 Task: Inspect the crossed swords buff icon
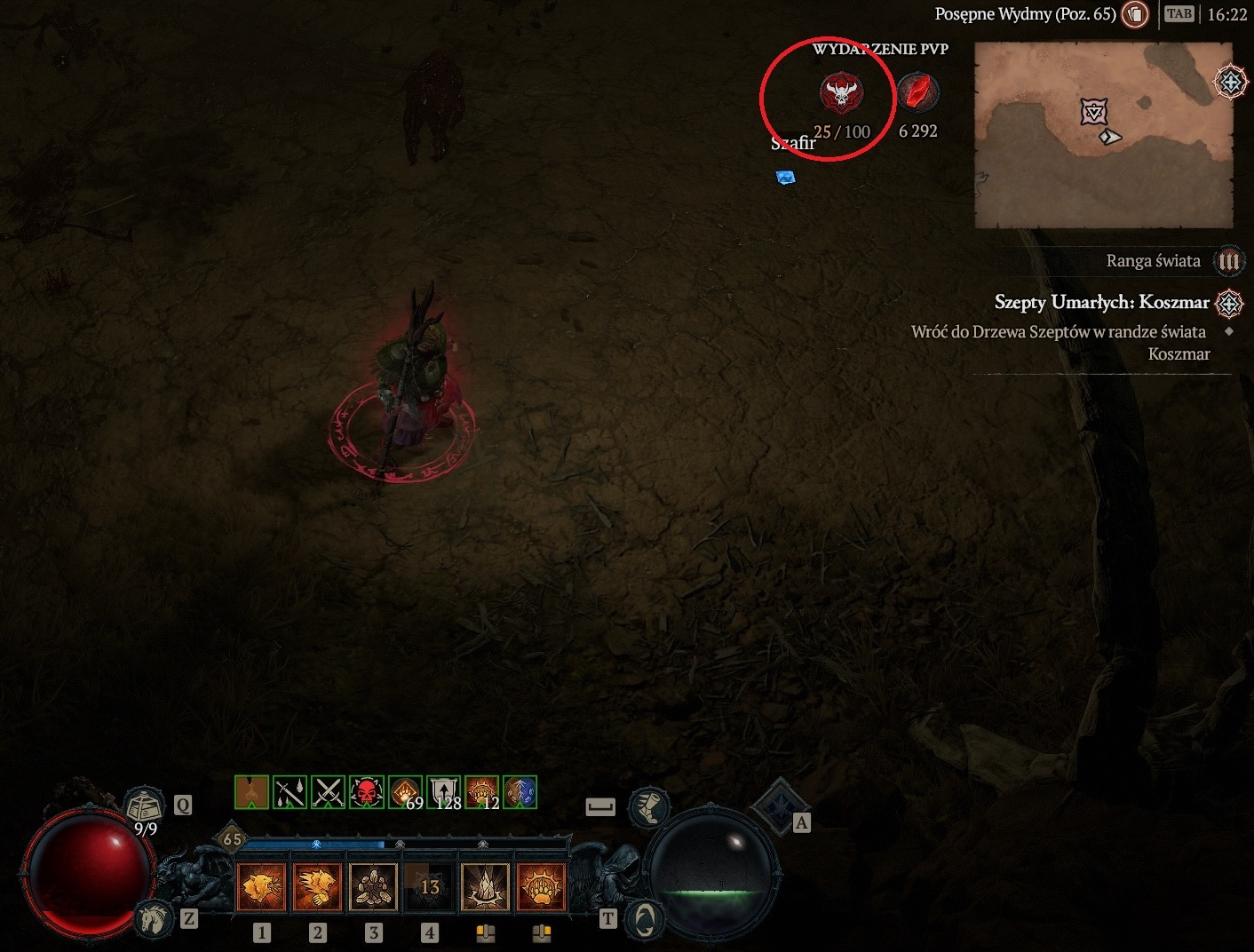(x=328, y=792)
